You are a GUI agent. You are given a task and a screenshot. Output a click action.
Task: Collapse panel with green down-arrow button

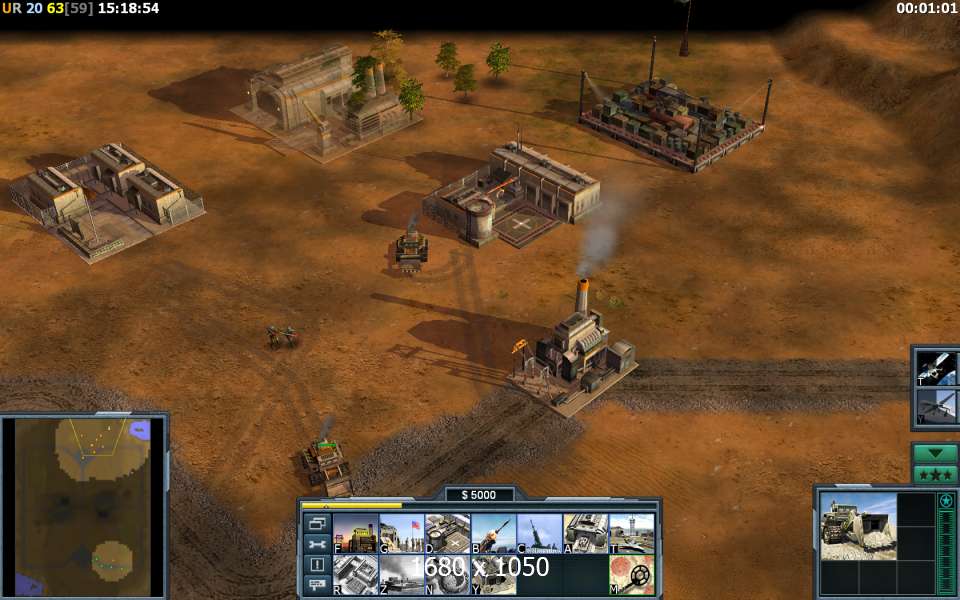coord(935,453)
